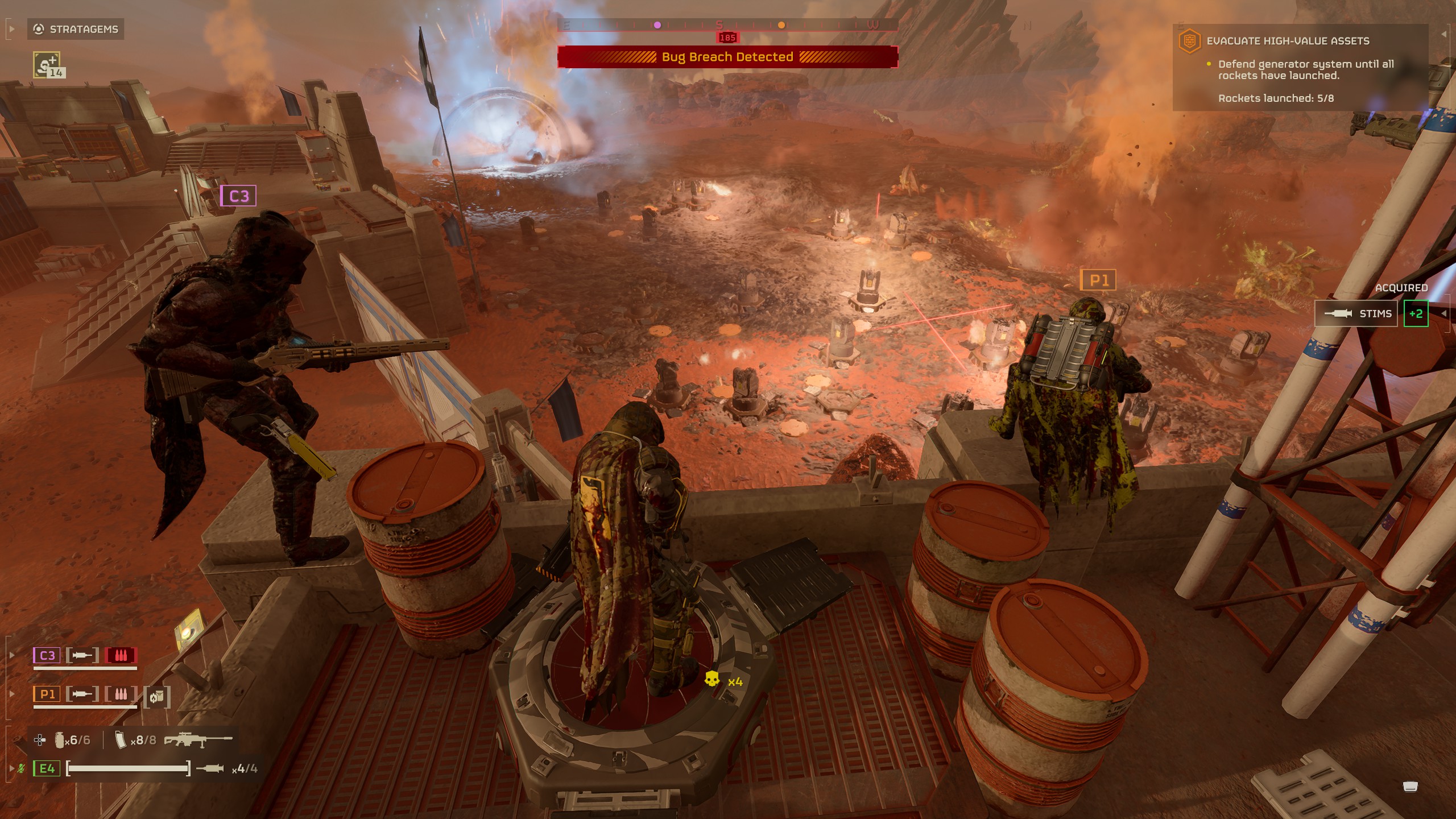
Task: Click P1's backpack status icon
Action: coord(156,697)
